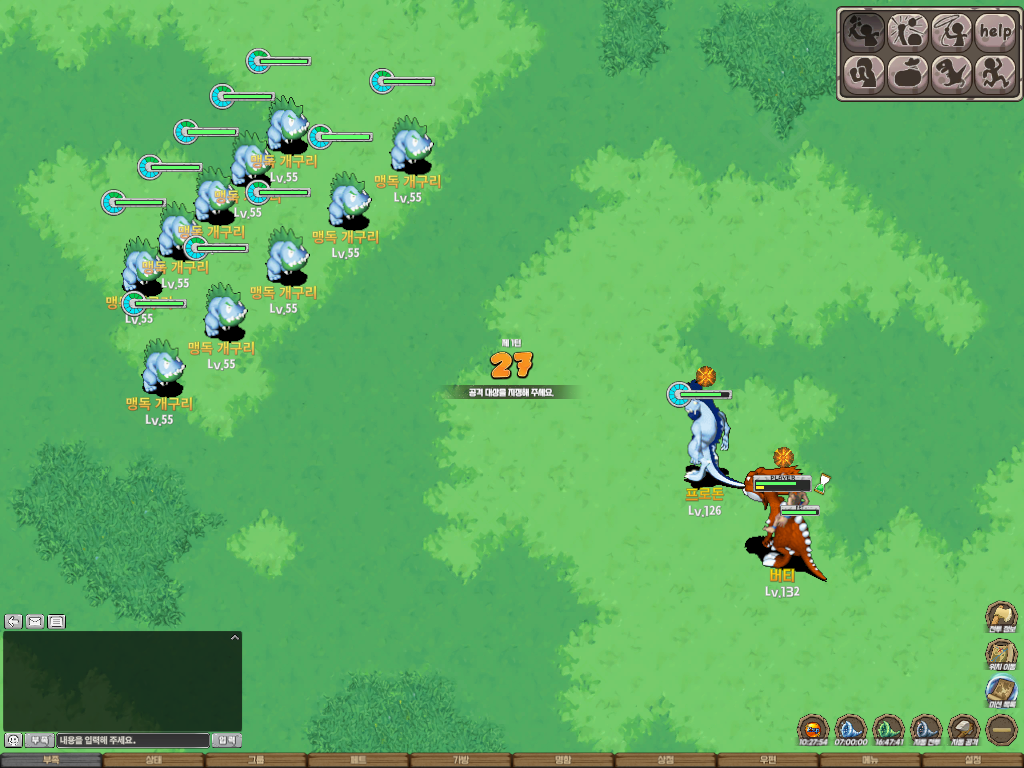Select the guard stance command
This screenshot has height=768, width=1024.
click(x=862, y=75)
